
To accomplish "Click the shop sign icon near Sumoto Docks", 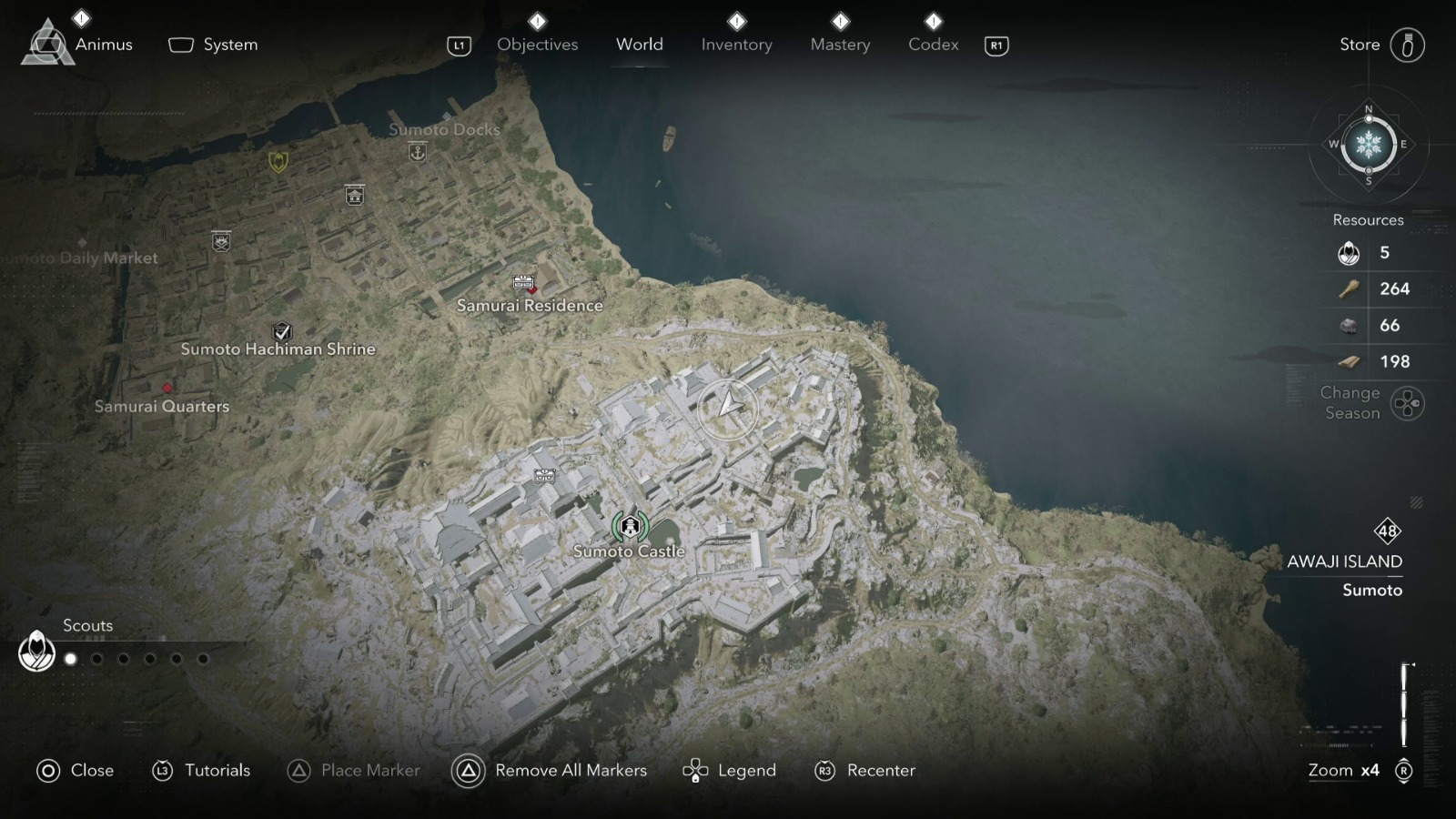I will [x=353, y=194].
